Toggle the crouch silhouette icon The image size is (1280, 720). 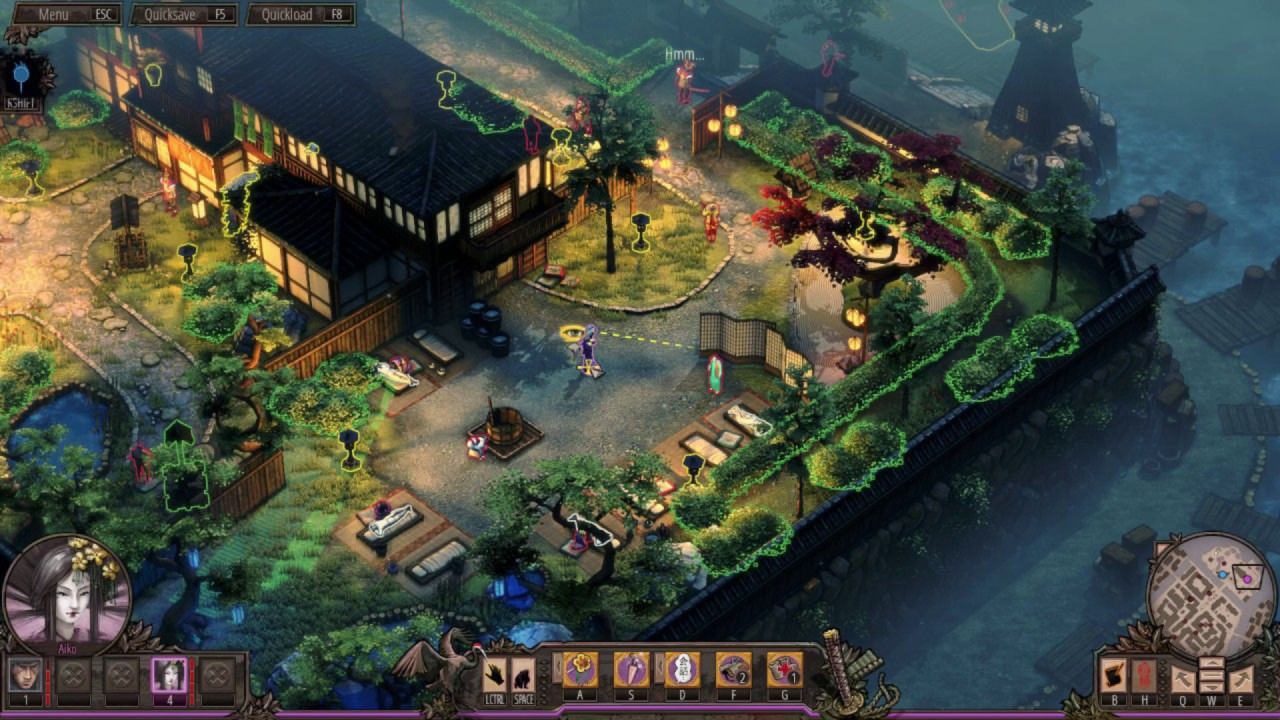click(x=522, y=675)
